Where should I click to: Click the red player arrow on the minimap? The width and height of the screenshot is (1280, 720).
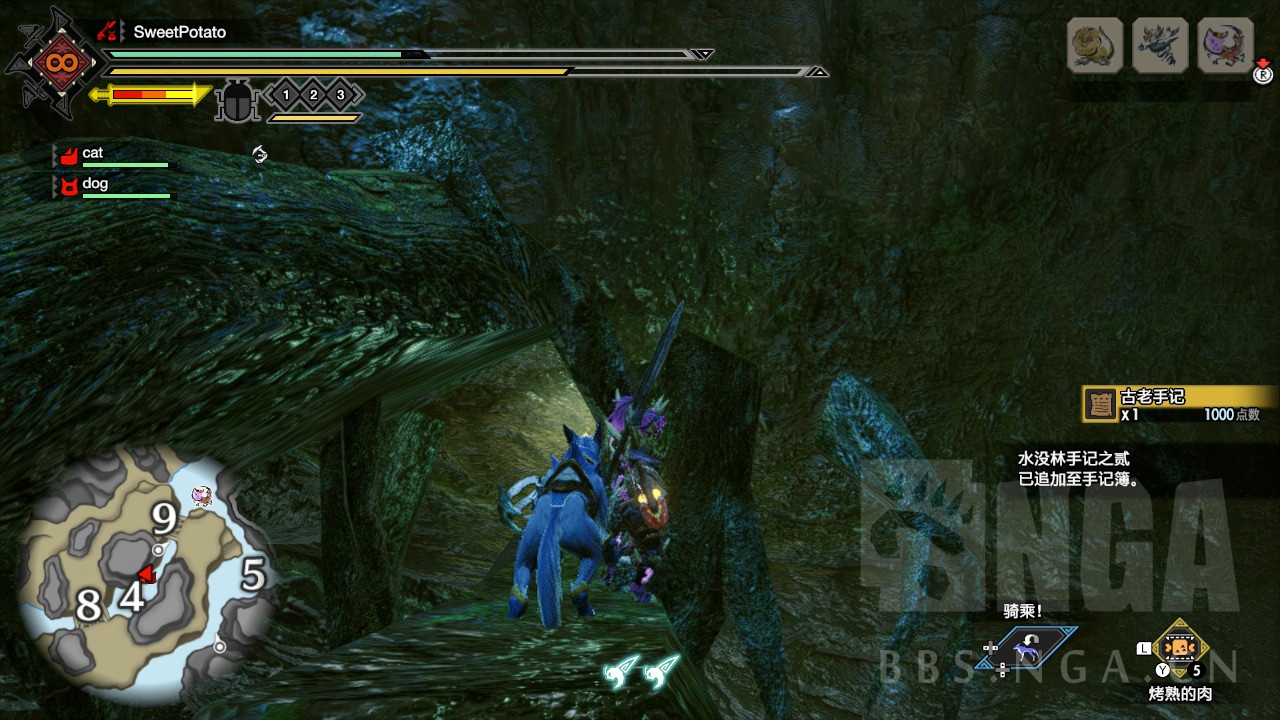(146, 573)
